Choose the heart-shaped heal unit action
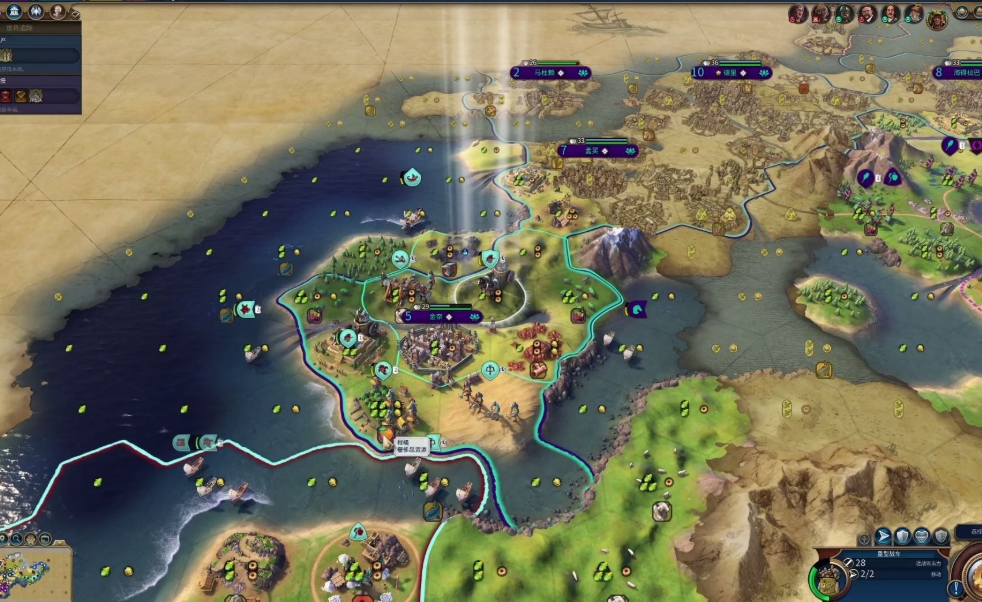 [x=921, y=536]
